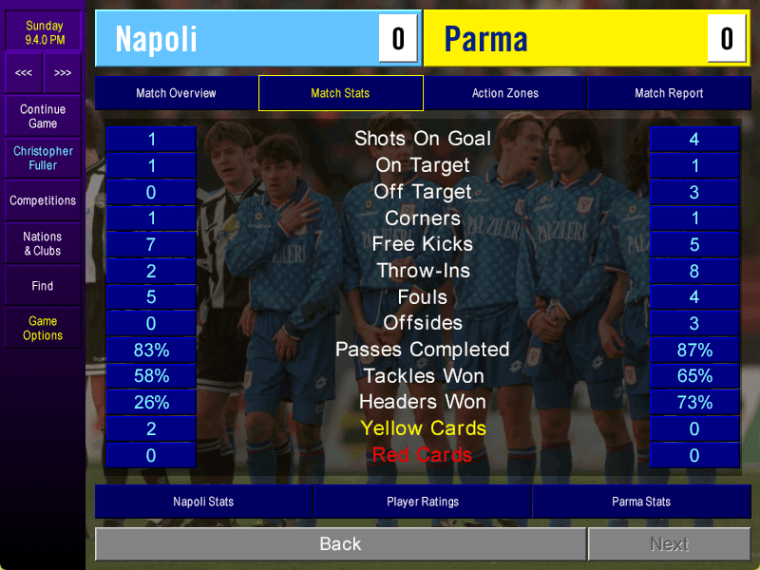This screenshot has width=760, height=570.
Task: Click Continue Game in the sidebar
Action: coord(43,116)
